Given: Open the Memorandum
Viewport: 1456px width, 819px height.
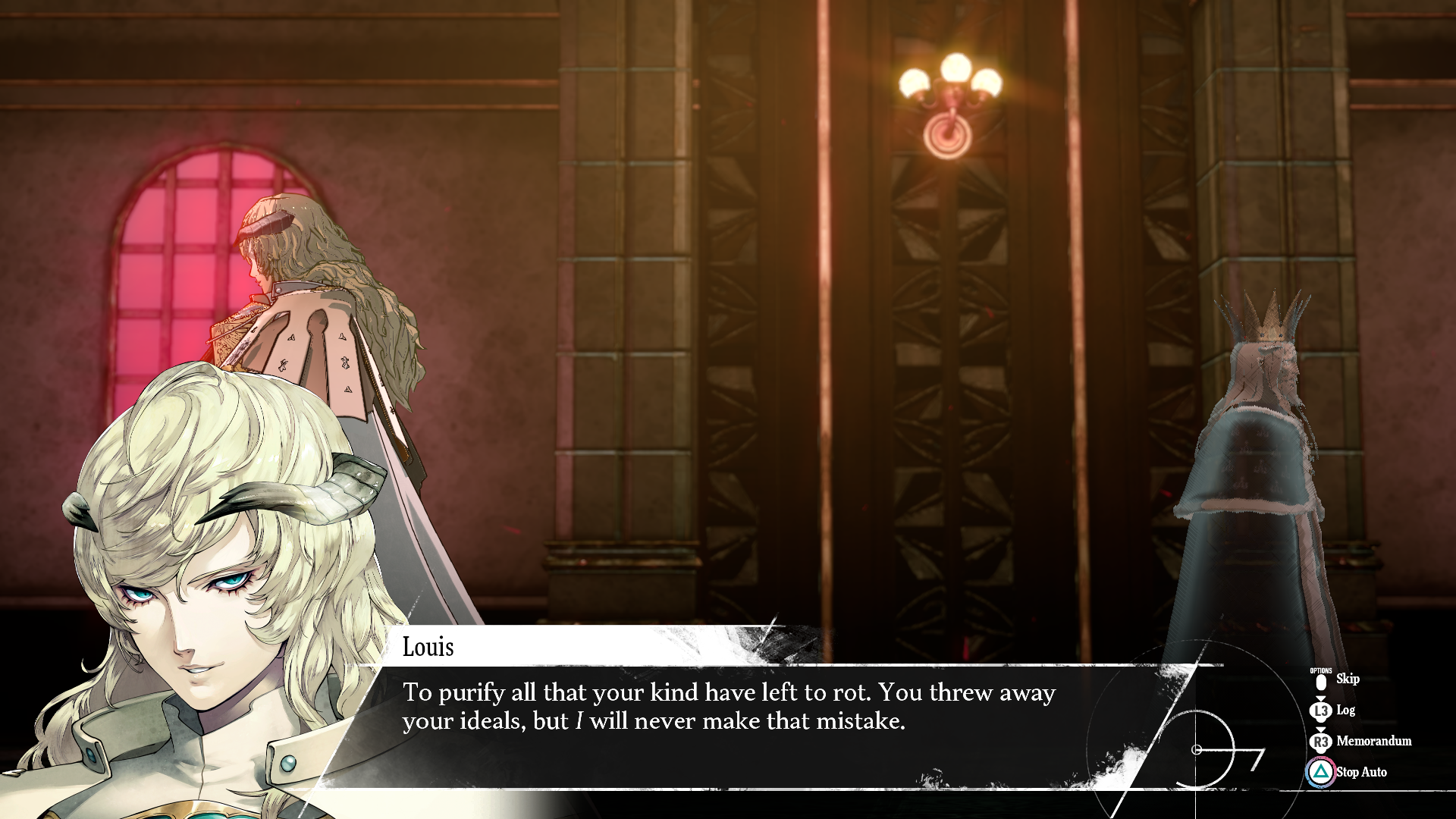Looking at the screenshot, I should pos(1373,742).
